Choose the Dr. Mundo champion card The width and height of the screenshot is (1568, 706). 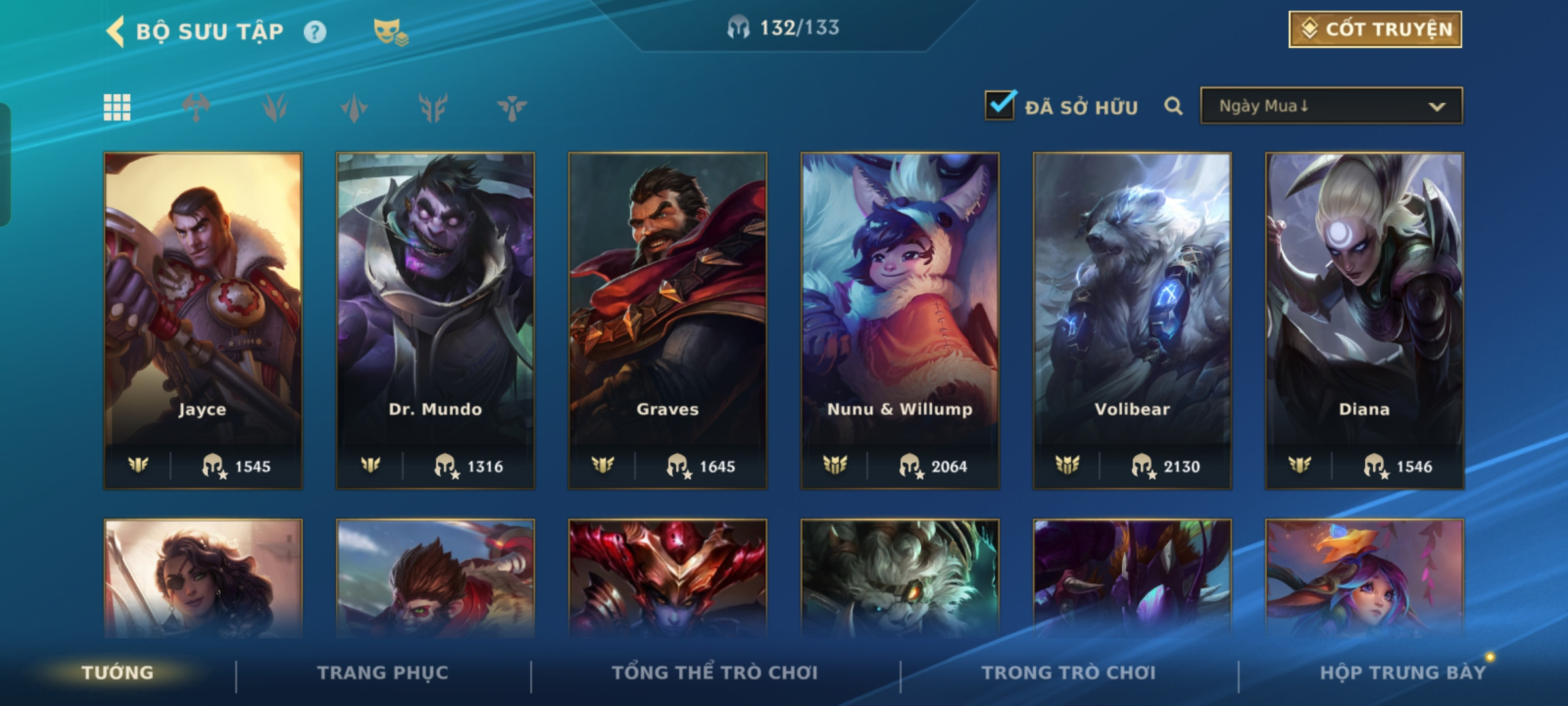coord(435,320)
